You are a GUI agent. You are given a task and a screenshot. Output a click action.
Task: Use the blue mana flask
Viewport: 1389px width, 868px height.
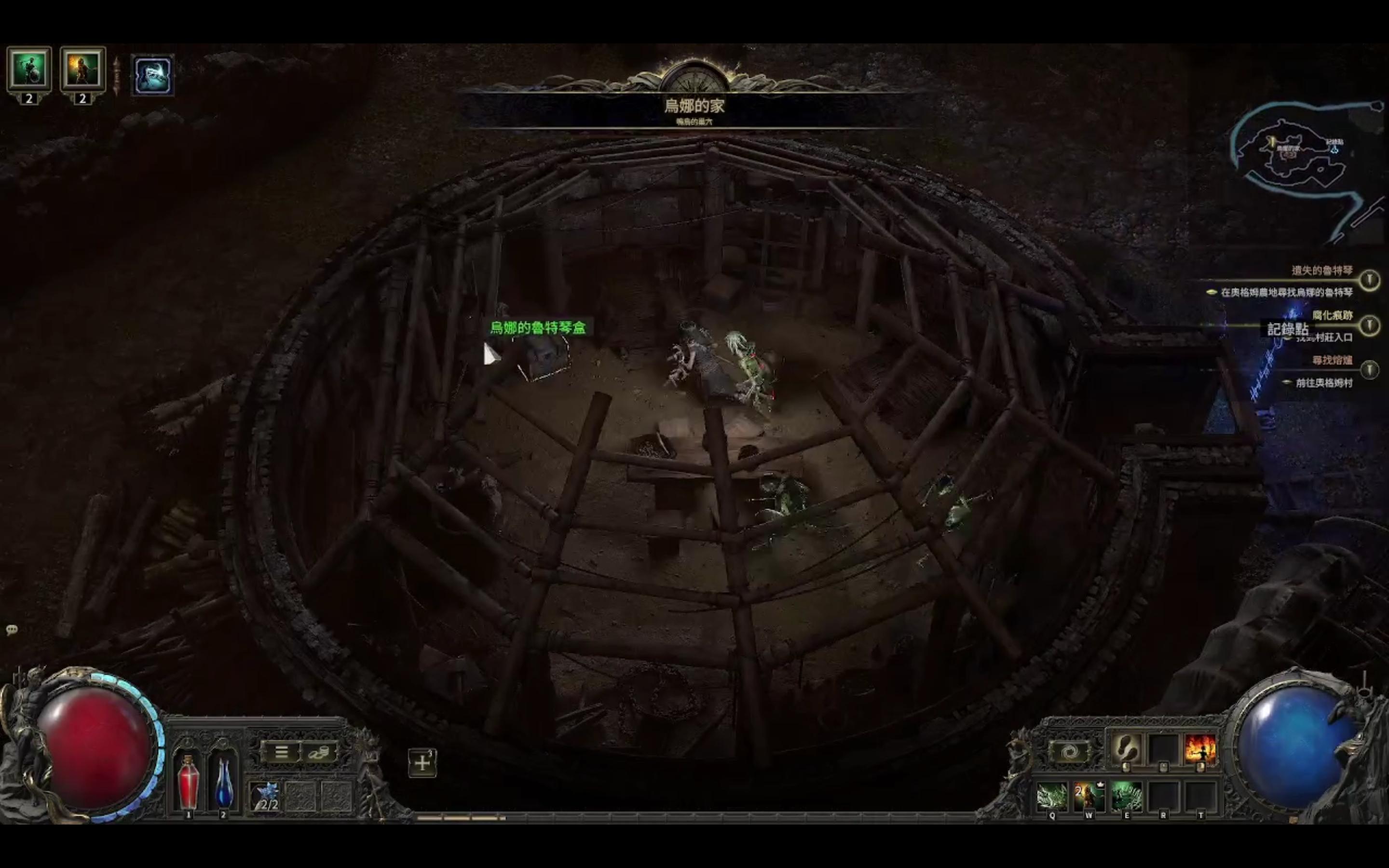223,782
